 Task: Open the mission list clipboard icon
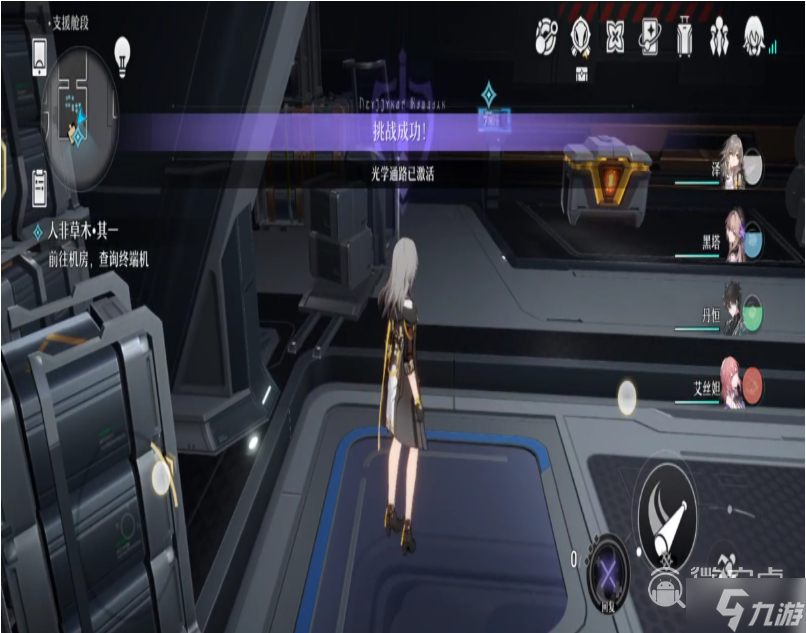pyautogui.click(x=40, y=186)
